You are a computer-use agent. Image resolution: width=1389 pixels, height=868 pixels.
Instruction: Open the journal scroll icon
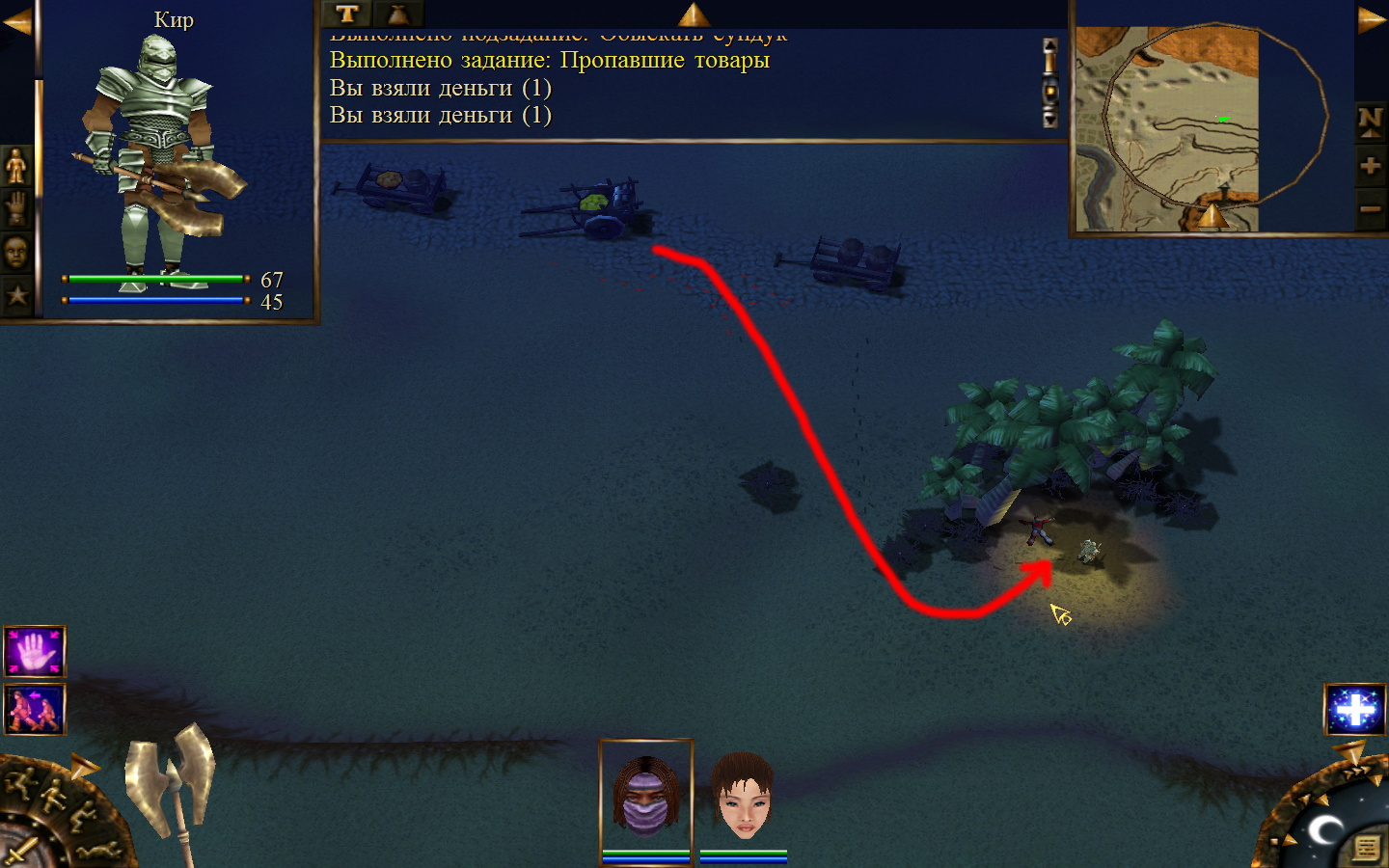pyautogui.click(x=1366, y=848)
